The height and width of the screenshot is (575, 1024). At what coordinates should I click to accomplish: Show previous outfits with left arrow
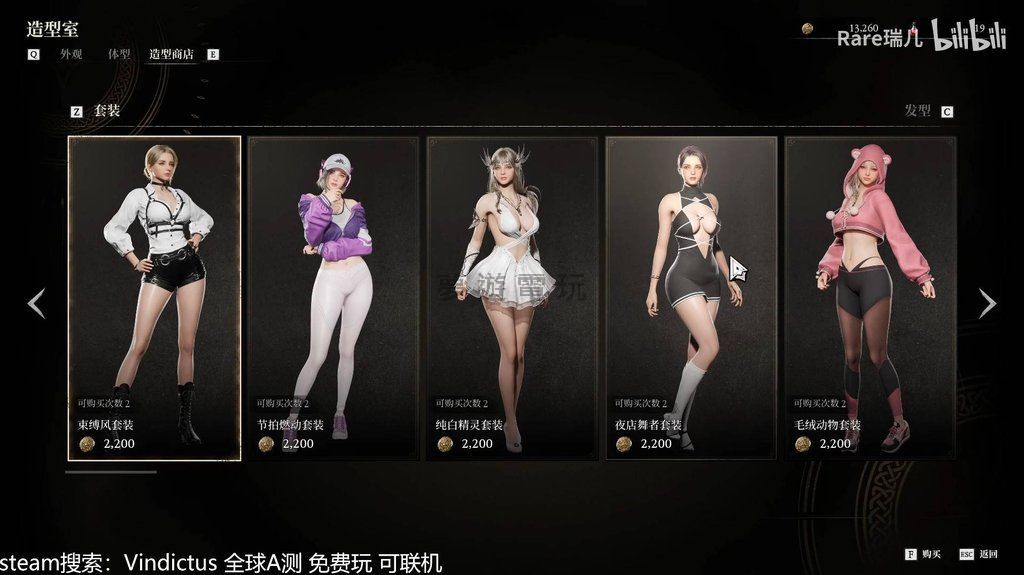[x=36, y=303]
